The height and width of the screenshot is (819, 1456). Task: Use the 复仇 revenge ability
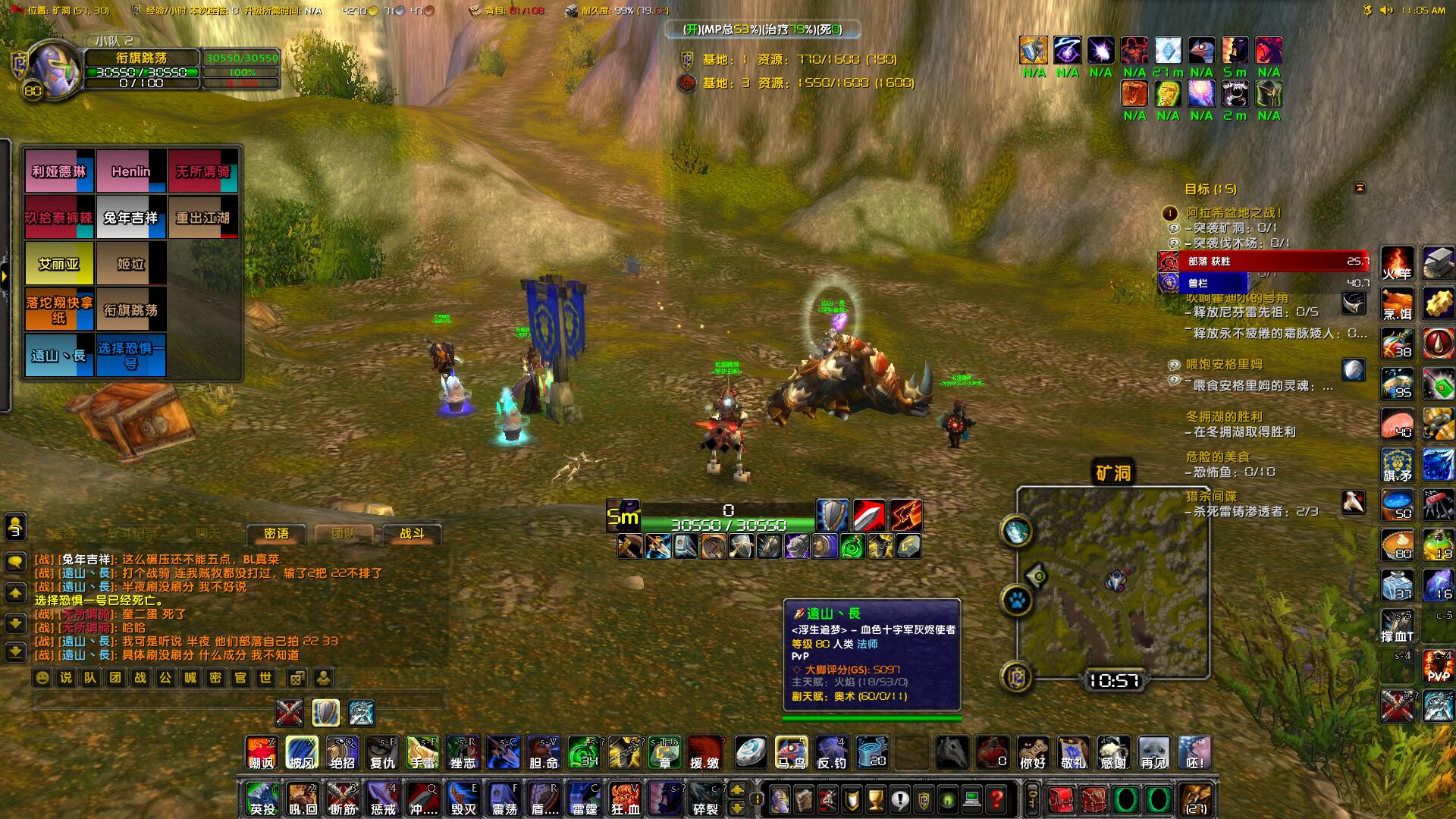[382, 753]
